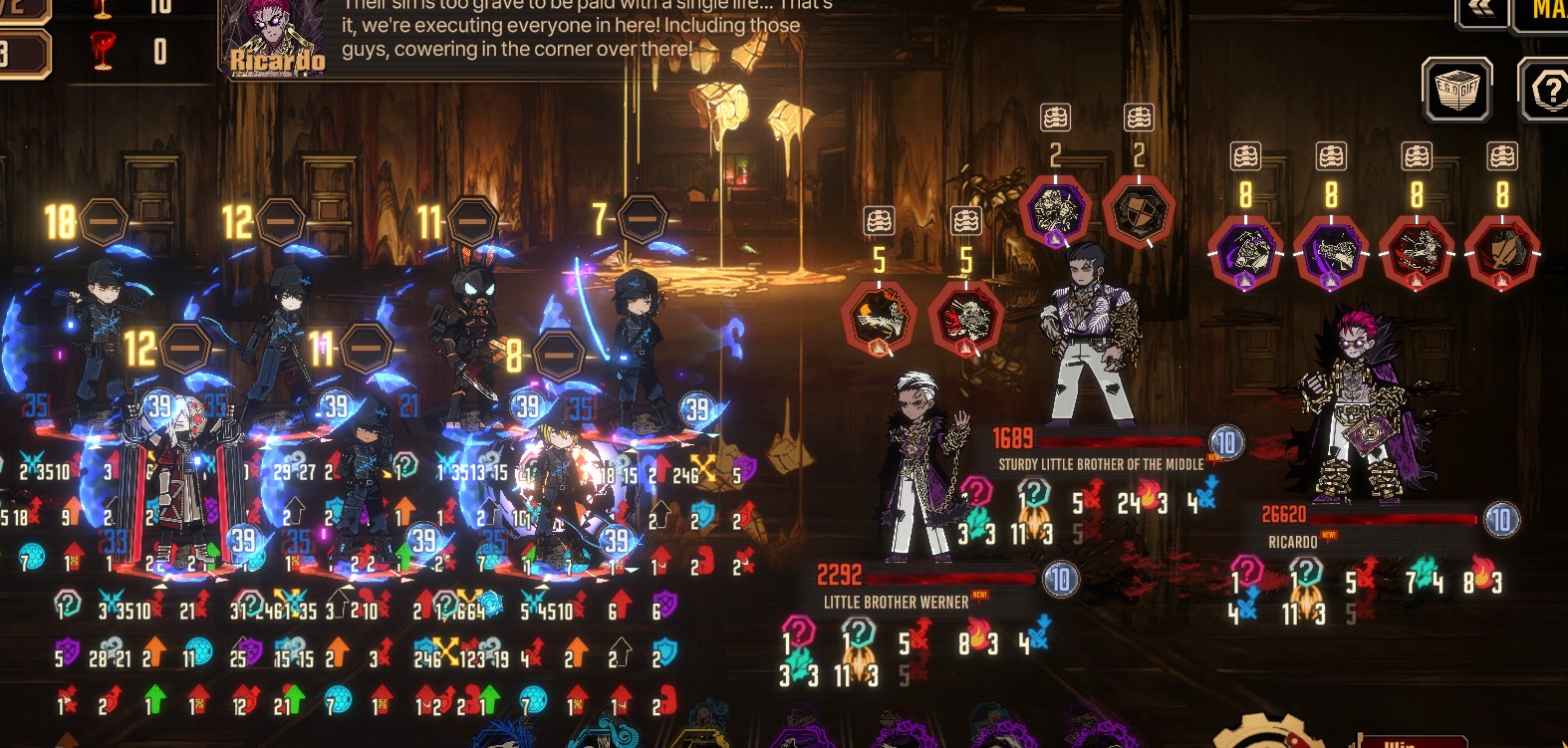This screenshot has height=748, width=1568.
Task: Select Sturdy Little Brother's shield guard skill
Action: (1139, 211)
